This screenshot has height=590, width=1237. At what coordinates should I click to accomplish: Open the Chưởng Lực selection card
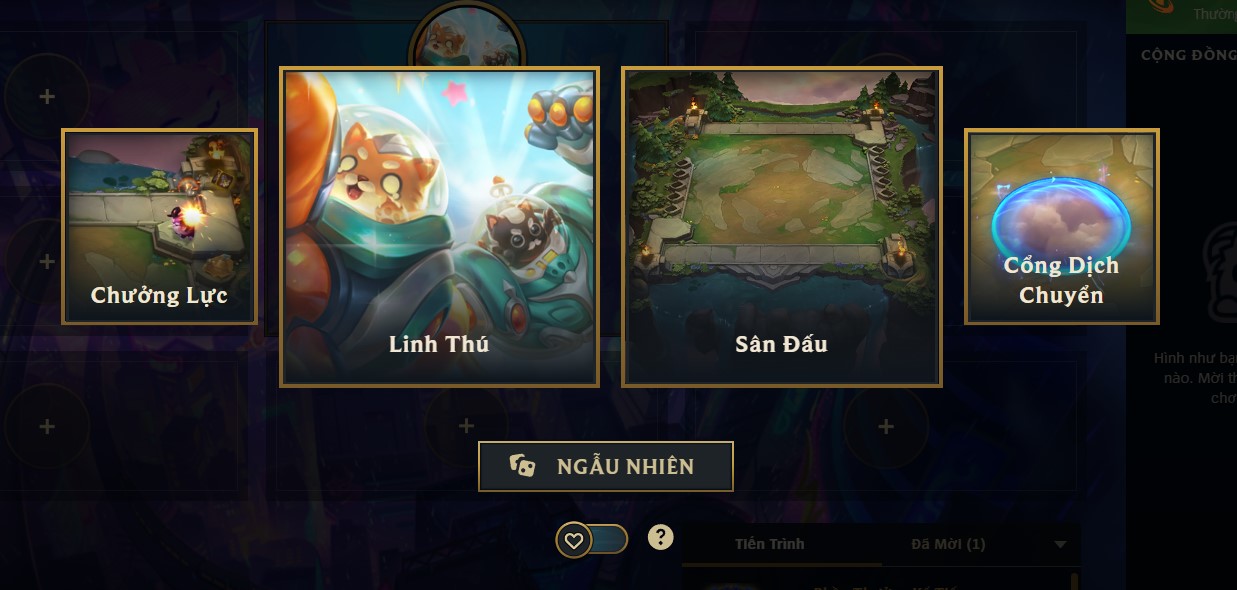coord(159,227)
